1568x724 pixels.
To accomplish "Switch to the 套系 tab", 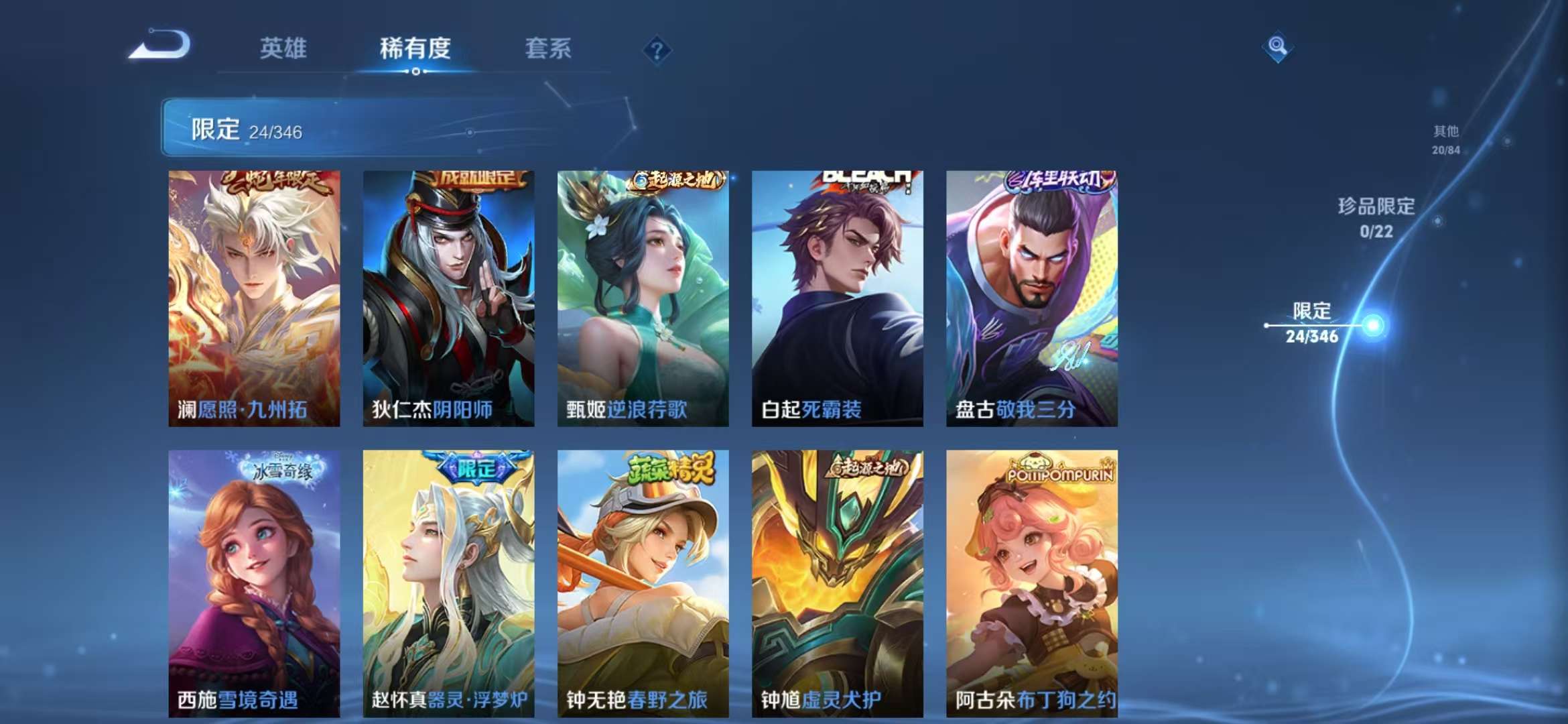I will pos(549,48).
